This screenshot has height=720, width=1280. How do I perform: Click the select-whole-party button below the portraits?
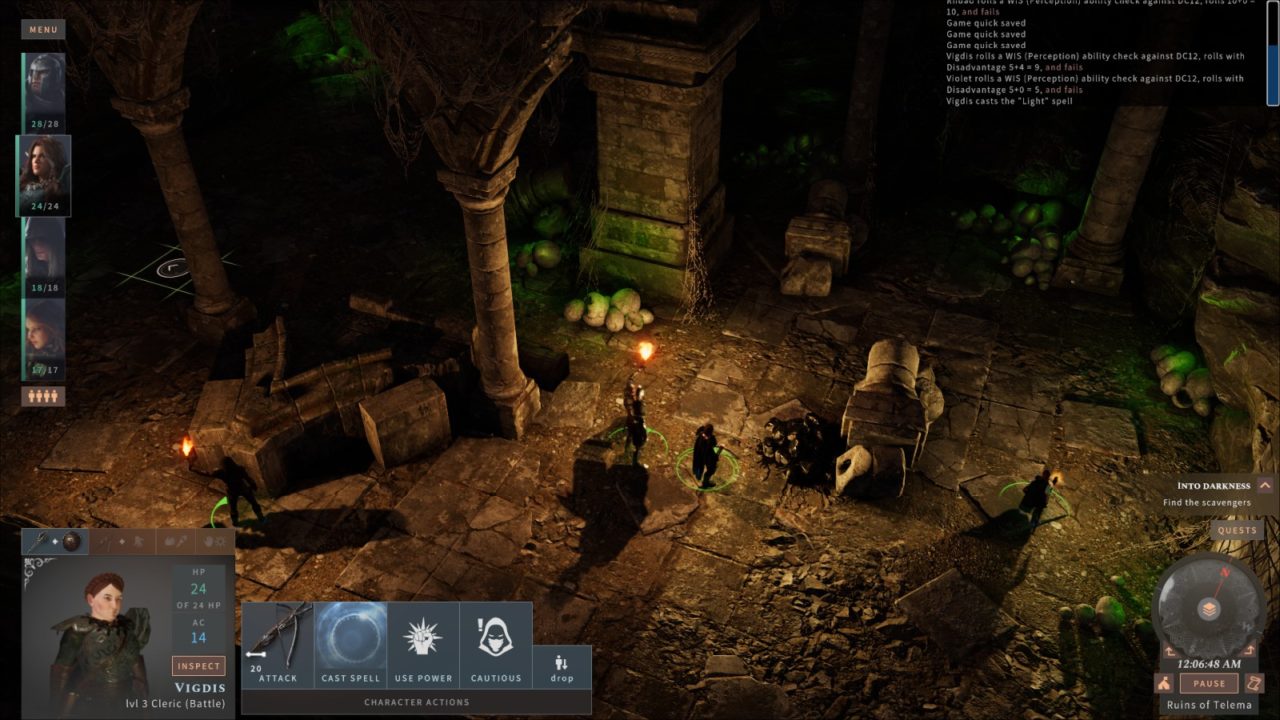pos(43,396)
